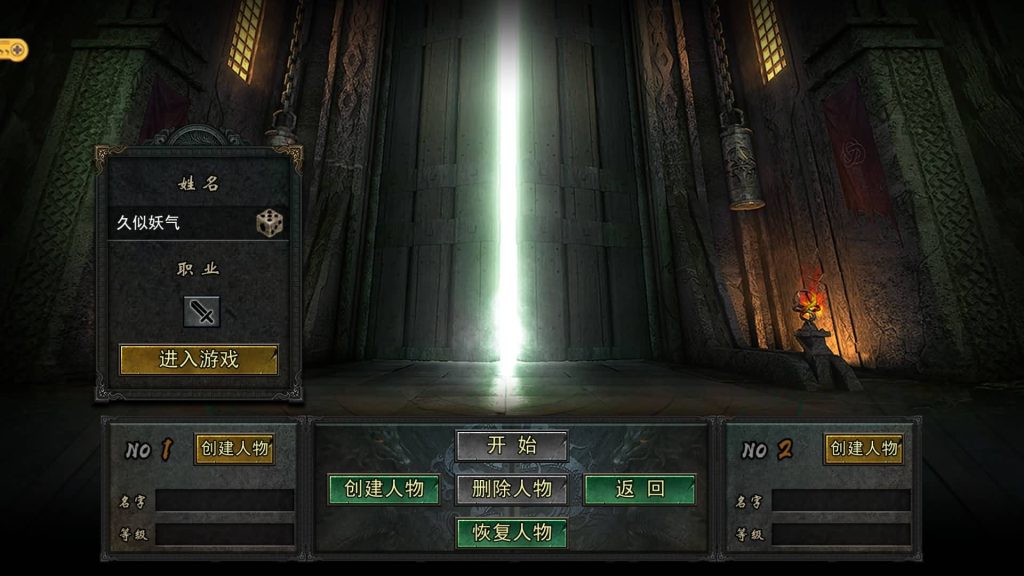Select the sword class icon

[x=202, y=312]
